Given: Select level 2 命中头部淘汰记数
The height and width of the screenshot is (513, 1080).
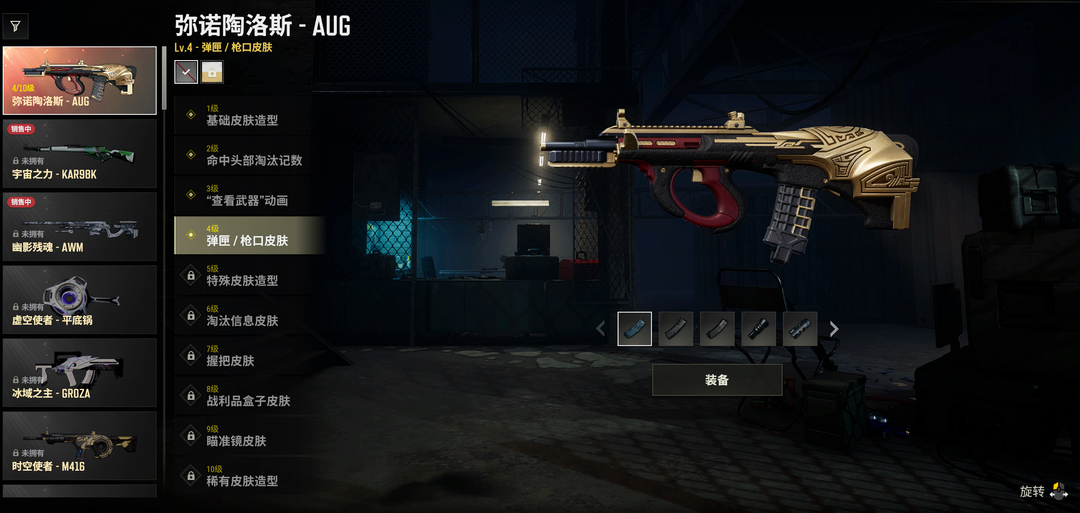Looking at the screenshot, I should [248, 156].
